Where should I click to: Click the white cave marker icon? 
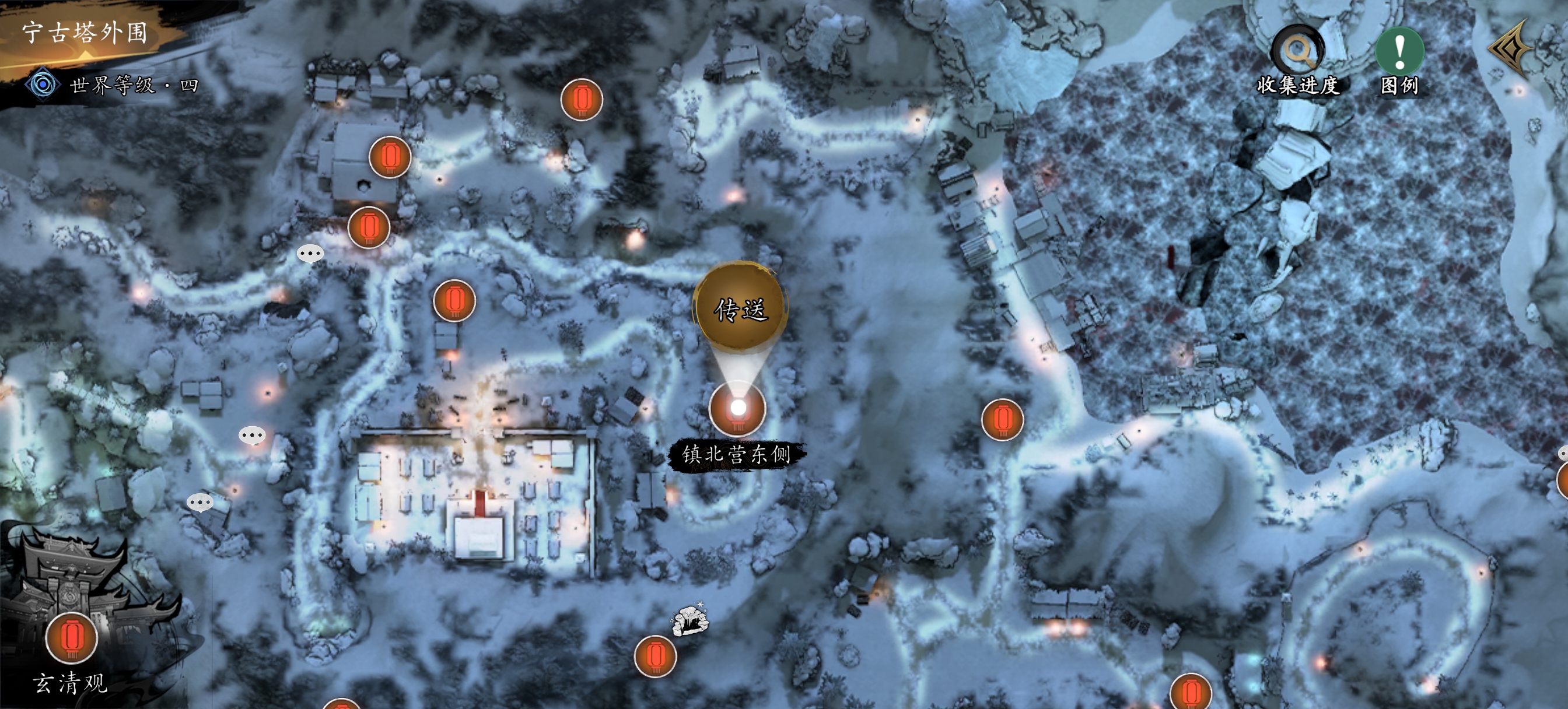[689, 620]
